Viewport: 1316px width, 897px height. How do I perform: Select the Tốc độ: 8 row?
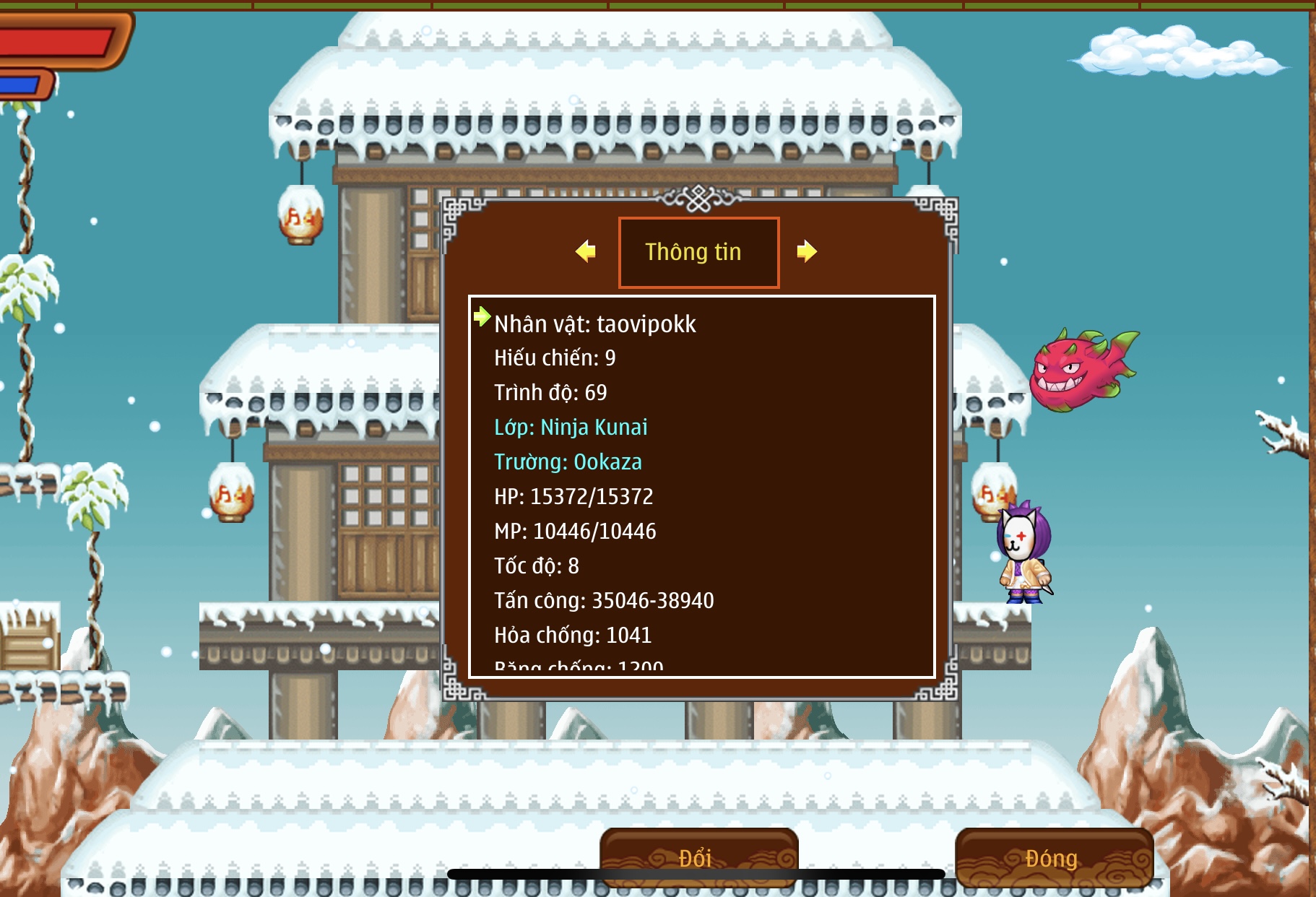click(537, 566)
